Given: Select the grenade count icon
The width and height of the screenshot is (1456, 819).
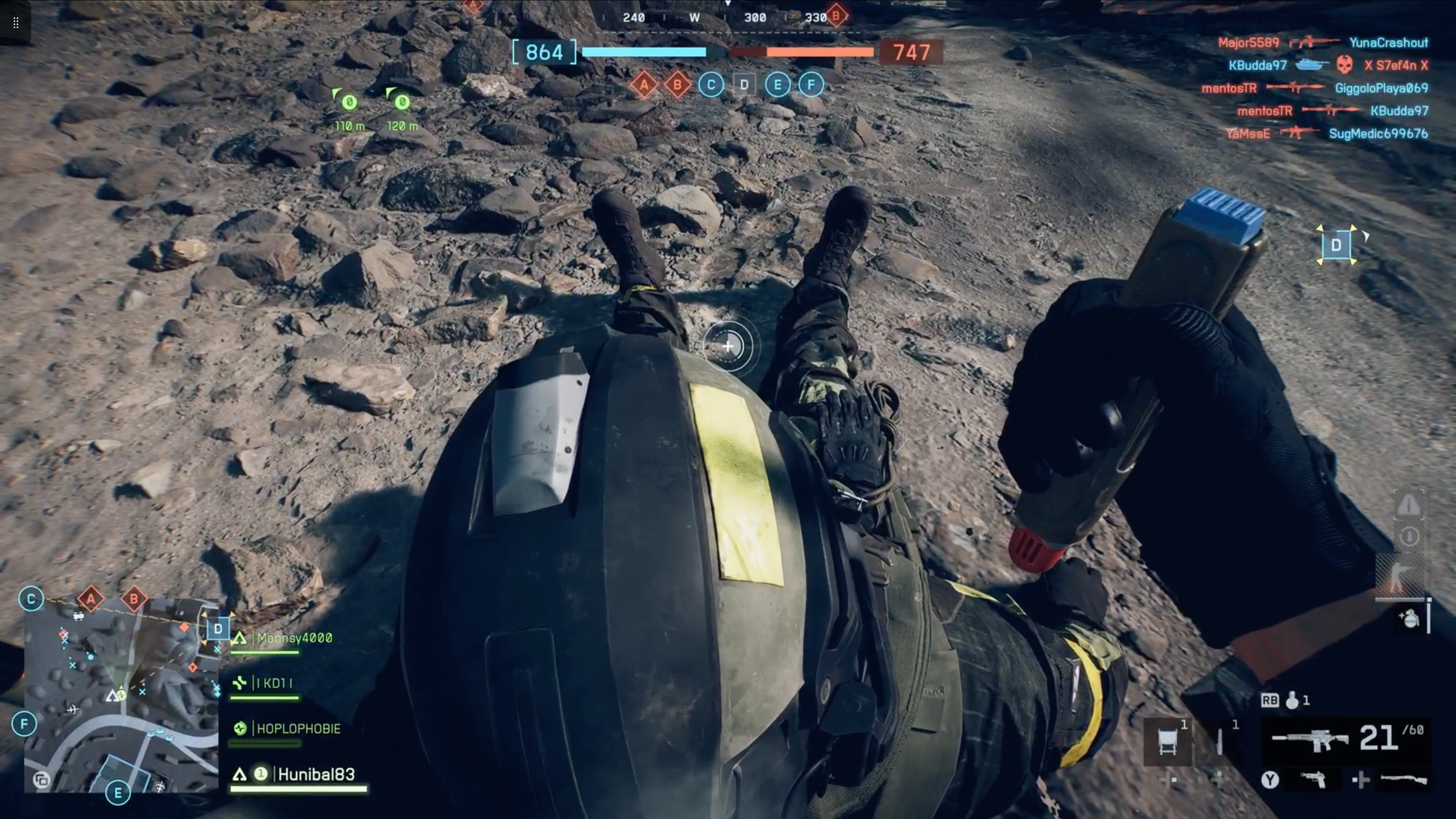Looking at the screenshot, I should pyautogui.click(x=1292, y=700).
